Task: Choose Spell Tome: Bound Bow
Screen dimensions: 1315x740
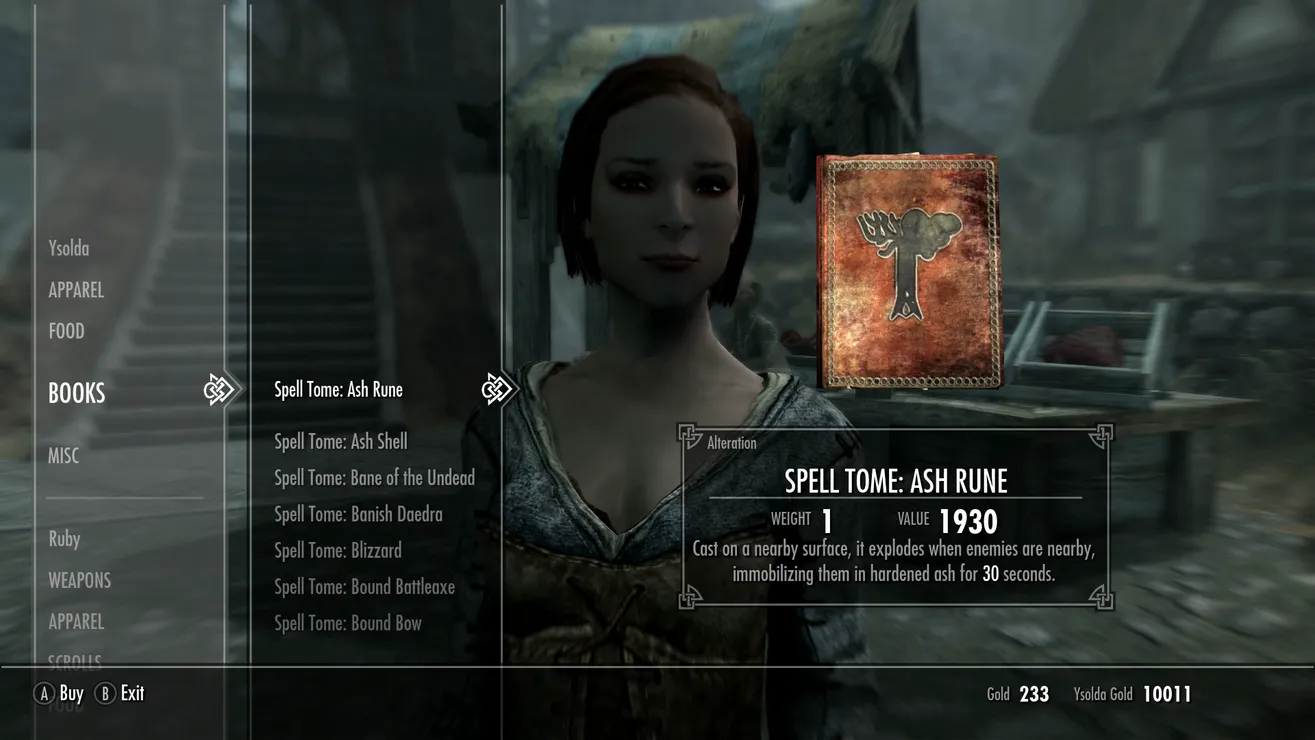Action: (348, 623)
